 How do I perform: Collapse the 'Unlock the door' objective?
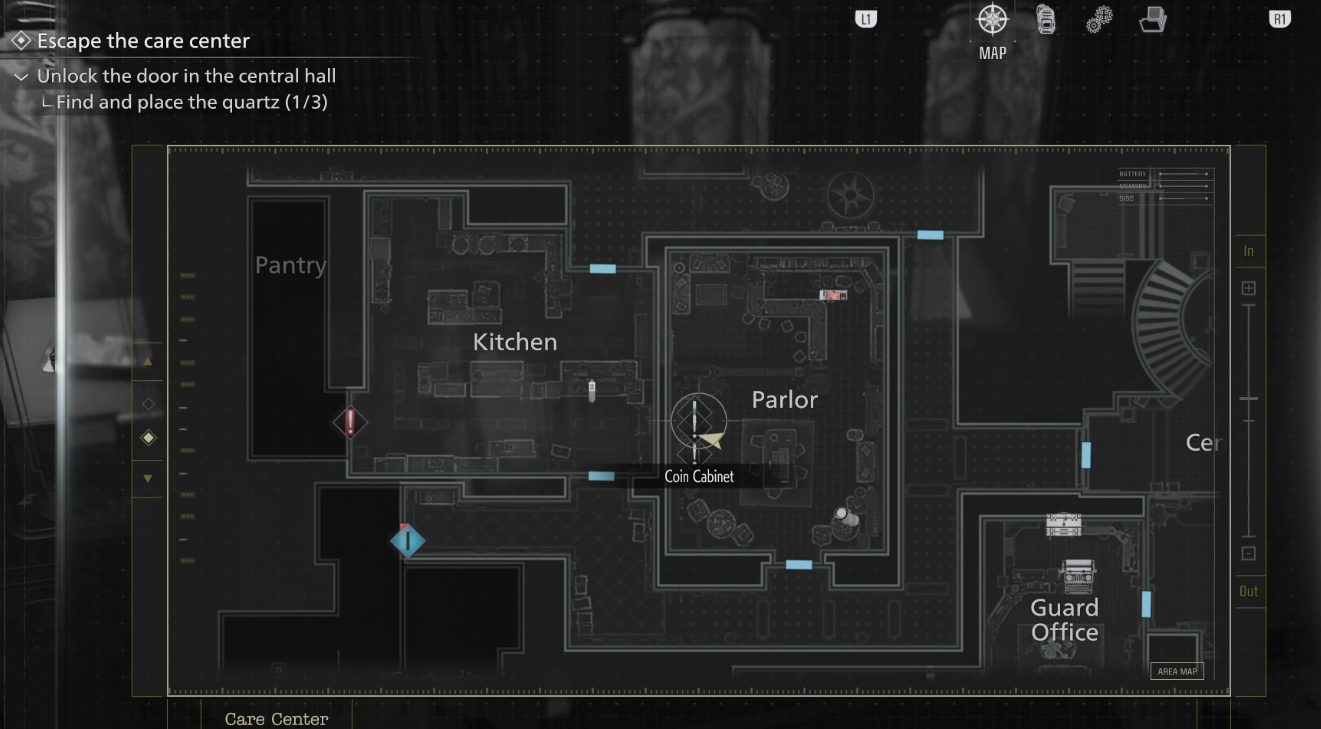tap(21, 76)
